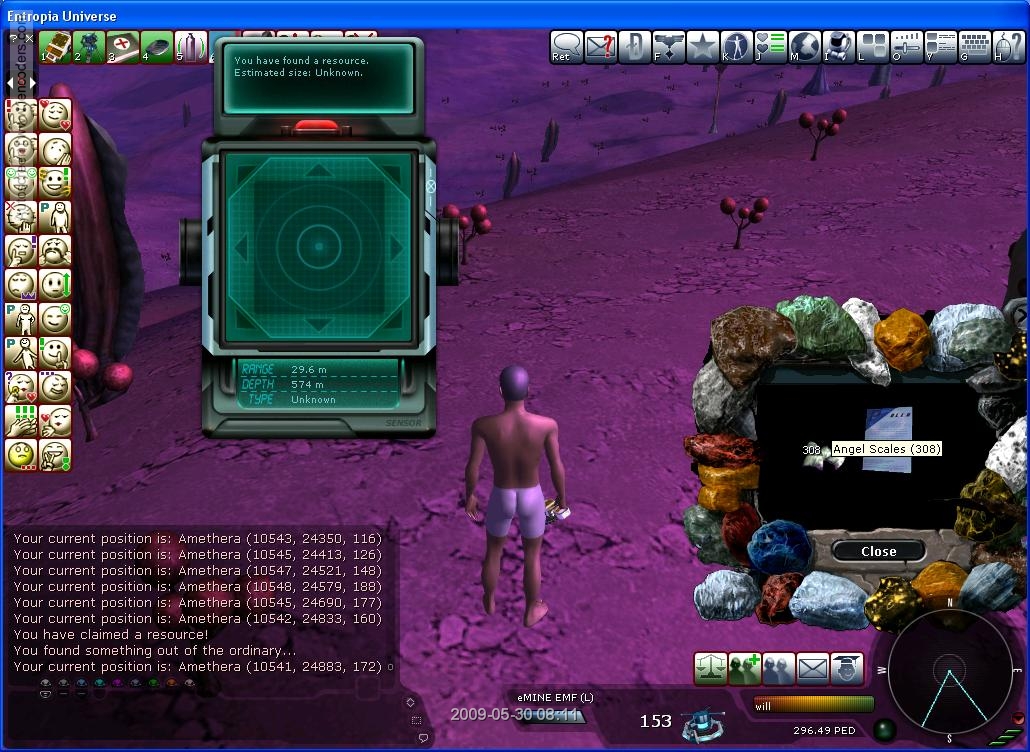The image size is (1030, 752).
Task: Open the graduate mentor icon
Action: [846, 668]
